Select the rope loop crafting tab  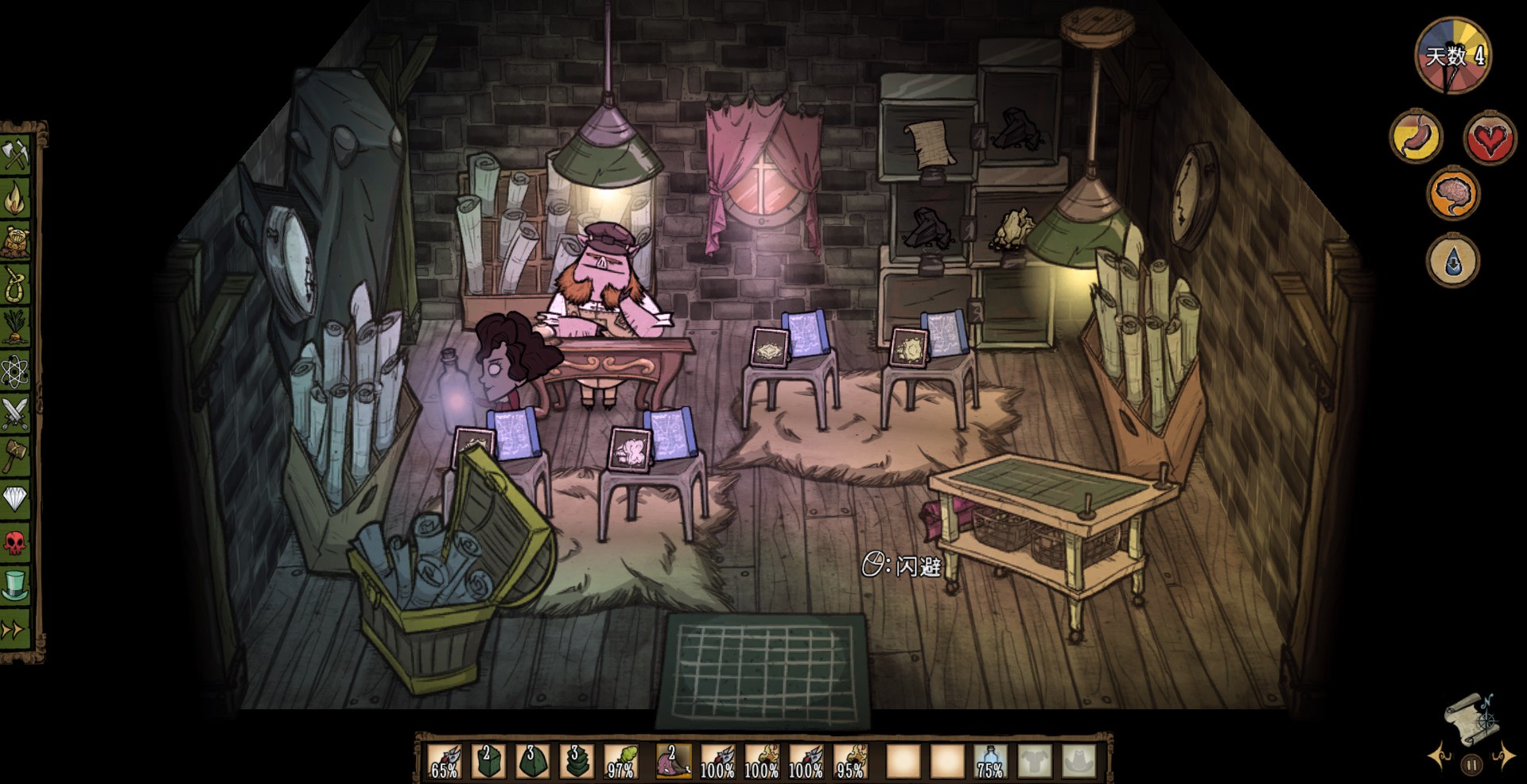[x=16, y=283]
